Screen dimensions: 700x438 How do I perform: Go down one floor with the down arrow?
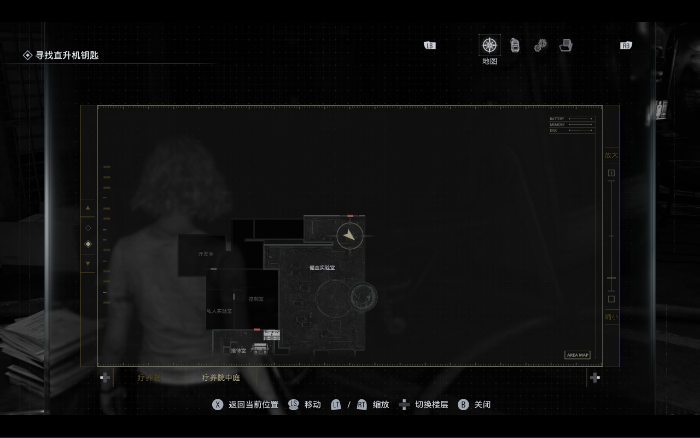pyautogui.click(x=88, y=264)
